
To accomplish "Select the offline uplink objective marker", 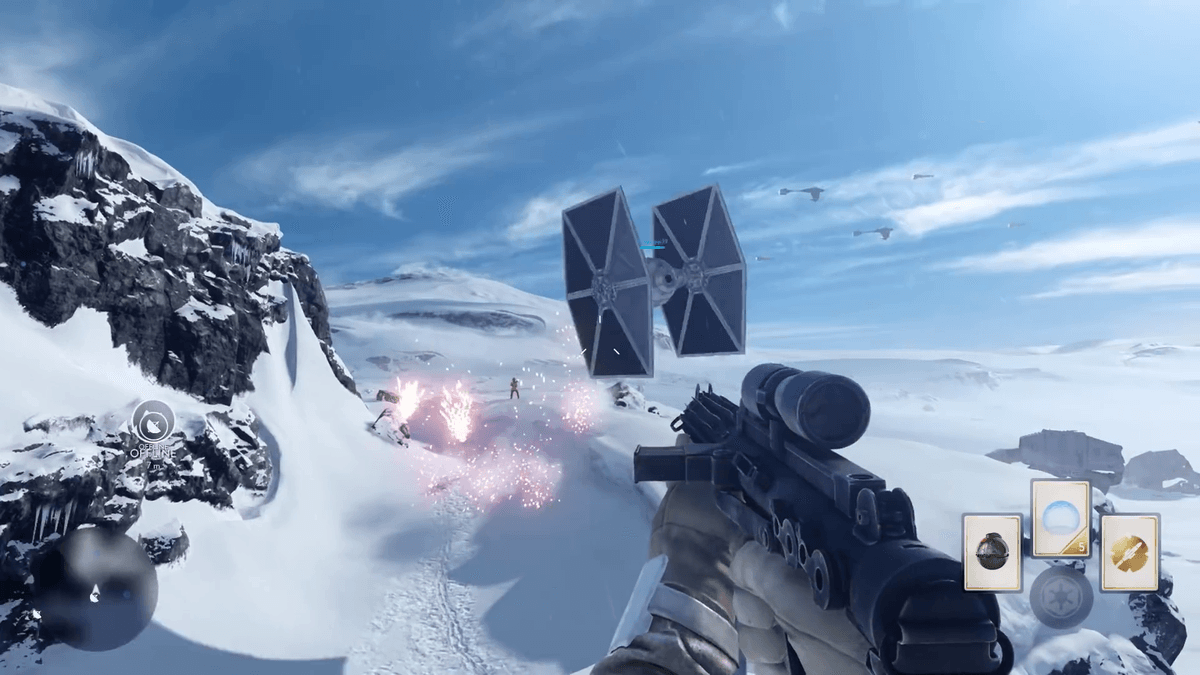I will pos(153,420).
